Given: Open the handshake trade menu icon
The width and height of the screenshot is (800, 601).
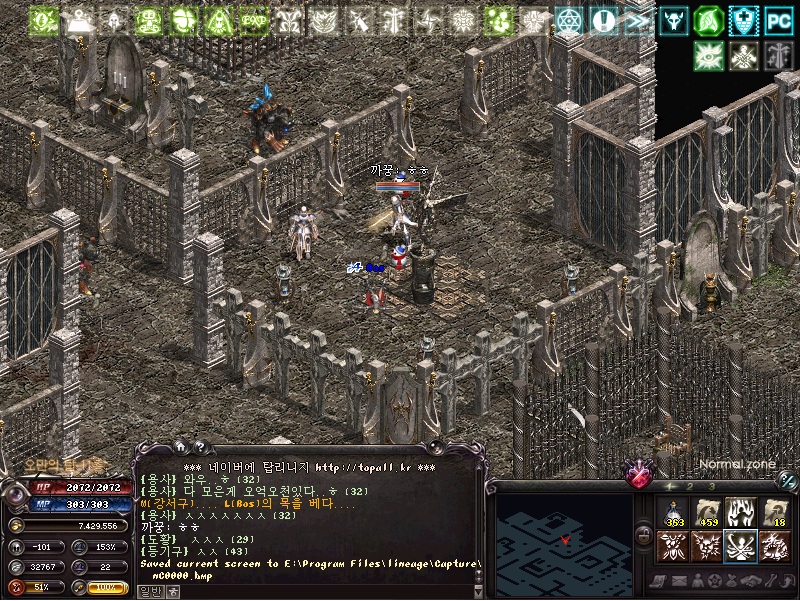Looking at the screenshot, I should (x=750, y=581).
